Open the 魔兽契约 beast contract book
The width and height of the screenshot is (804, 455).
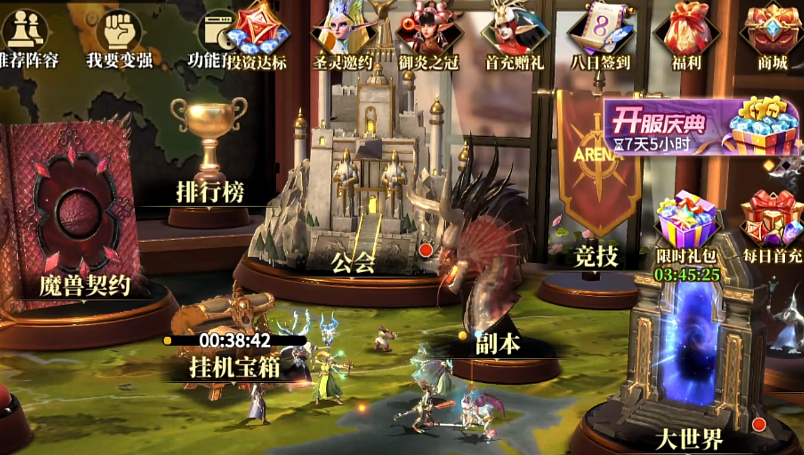(x=75, y=215)
